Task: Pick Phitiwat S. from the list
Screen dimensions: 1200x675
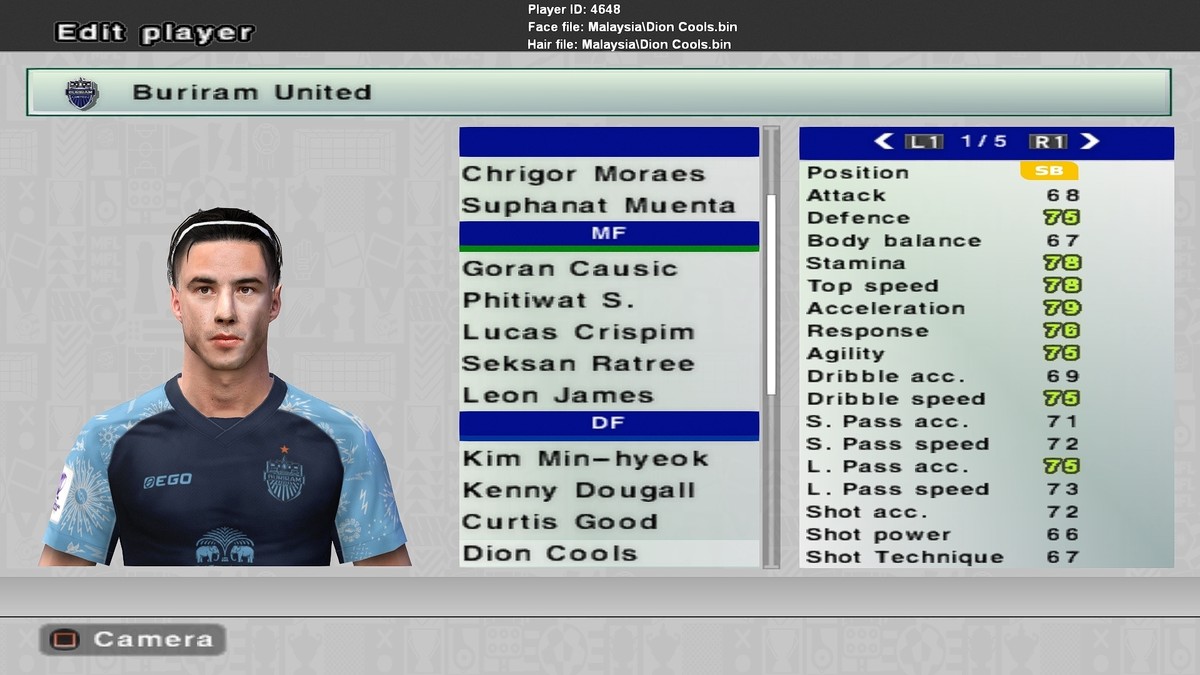Action: (548, 301)
